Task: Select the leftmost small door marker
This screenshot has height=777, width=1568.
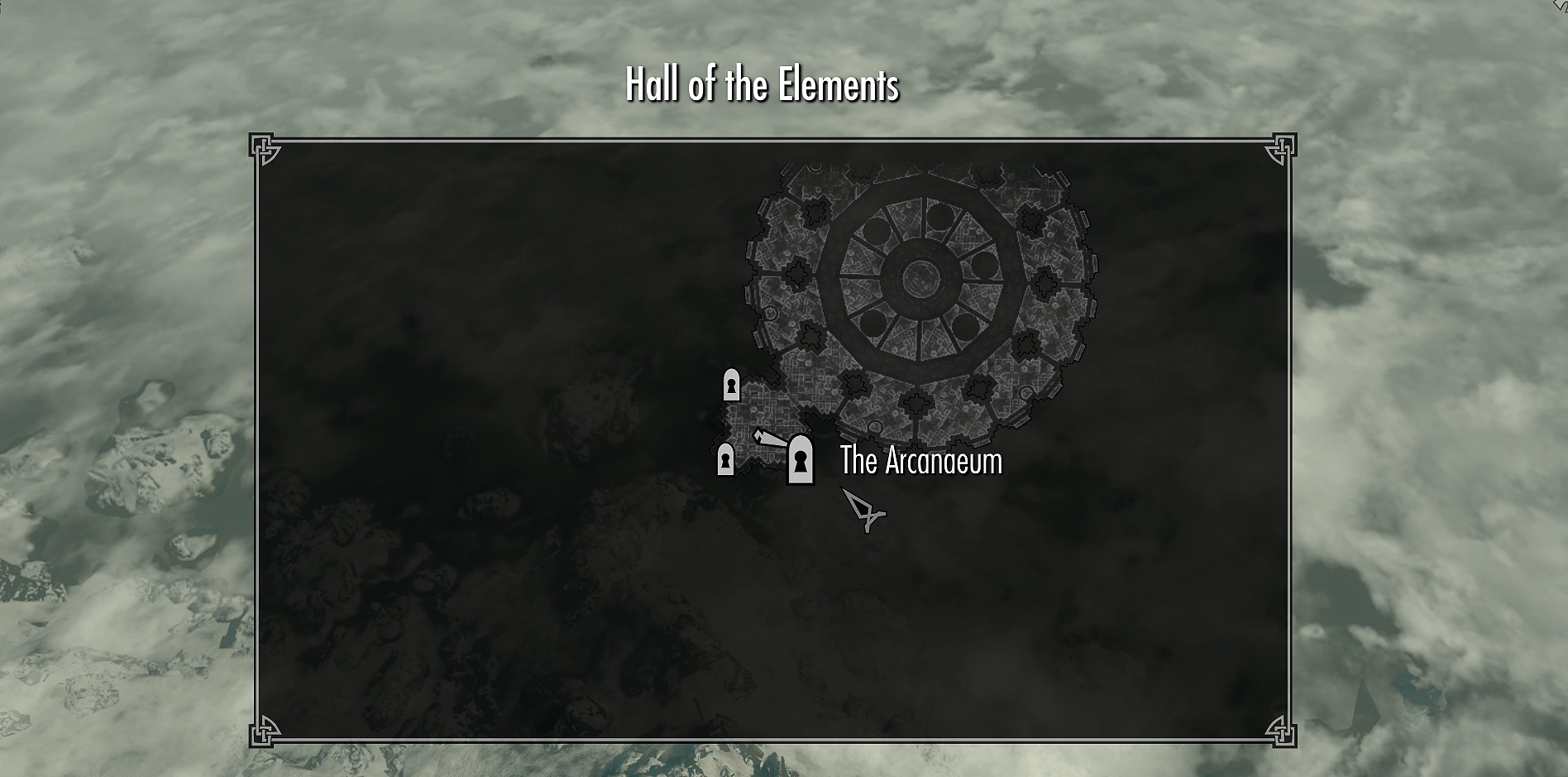Action: pyautogui.click(x=727, y=461)
